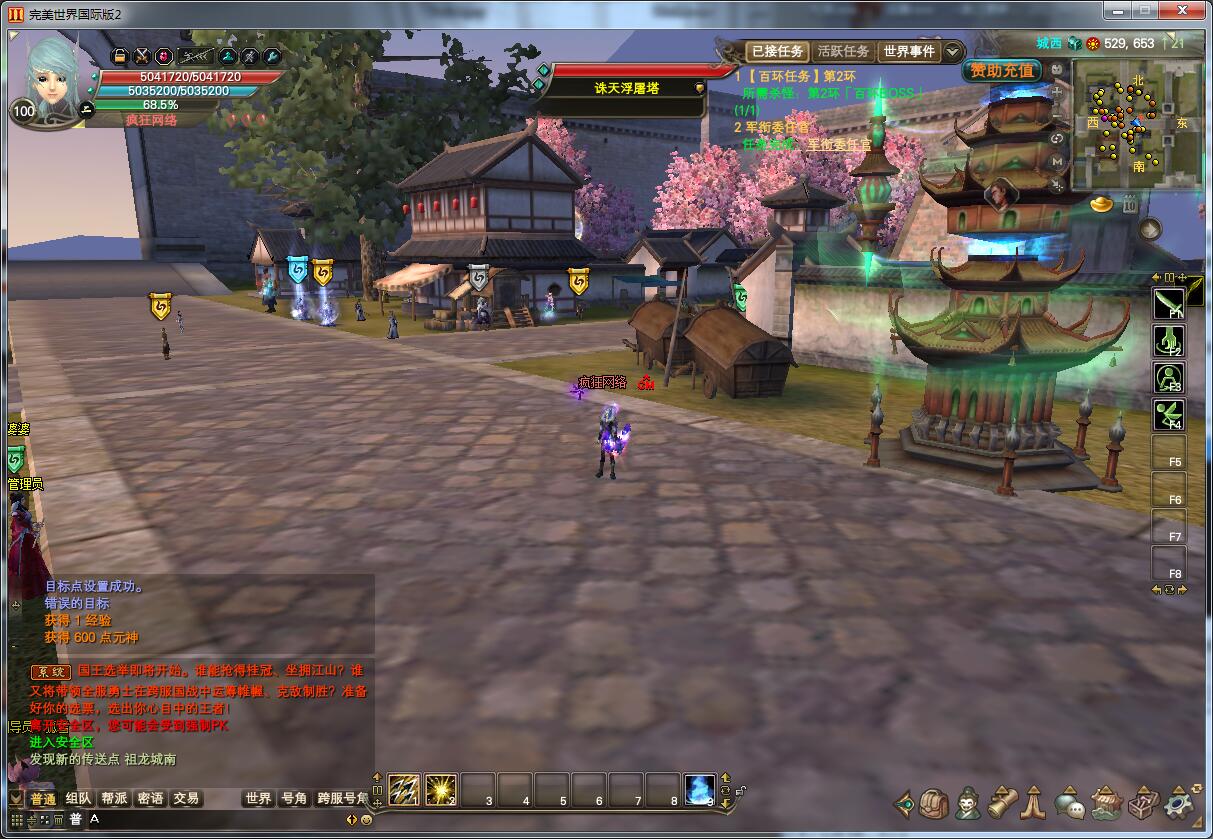Open the character portrait menu icon
This screenshot has width=1213, height=839.
968,803
